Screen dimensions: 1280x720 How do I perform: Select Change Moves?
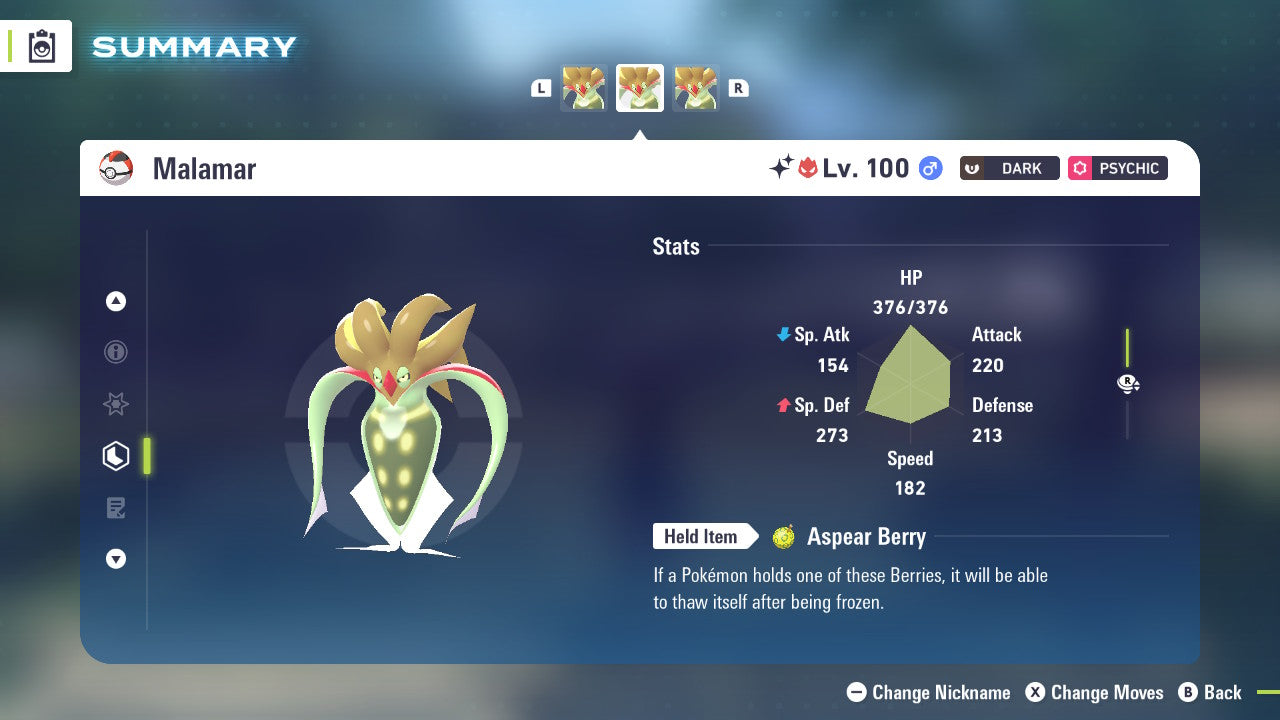pos(1098,692)
